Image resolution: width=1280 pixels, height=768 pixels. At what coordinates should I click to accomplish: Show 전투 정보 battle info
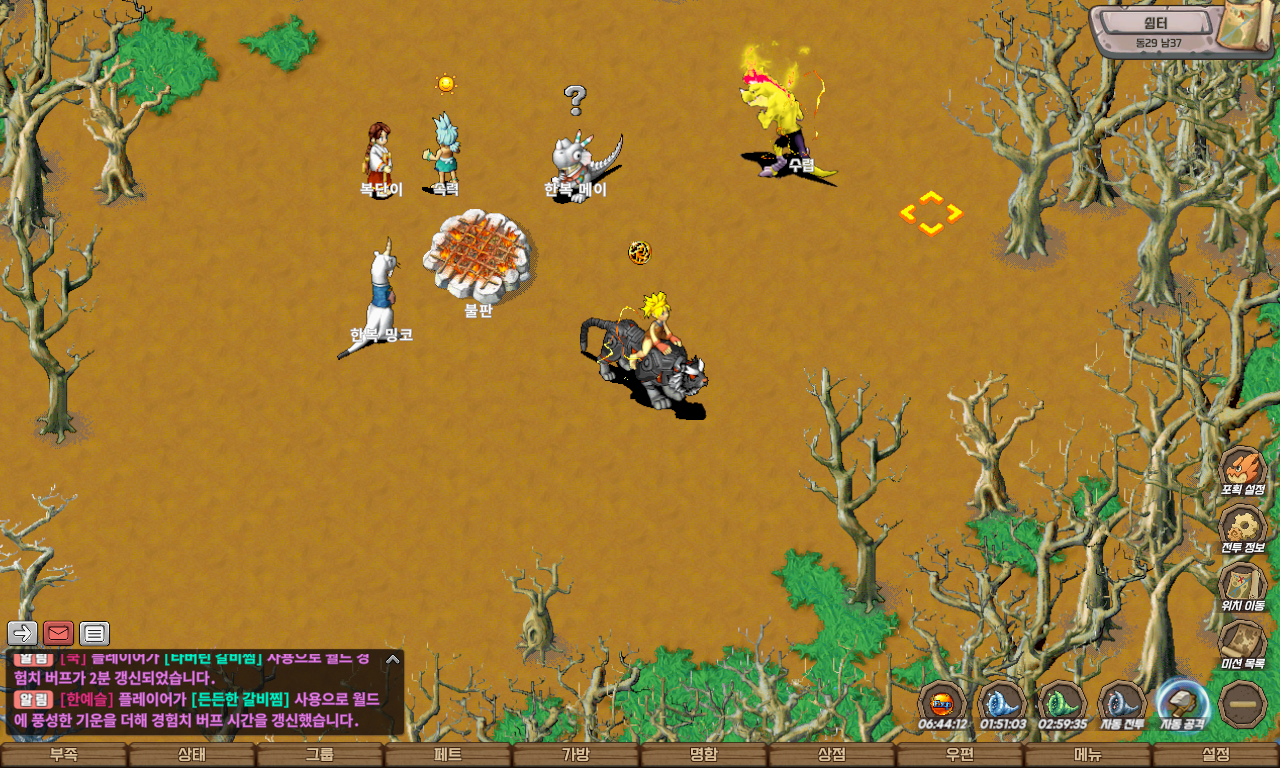(x=1243, y=529)
